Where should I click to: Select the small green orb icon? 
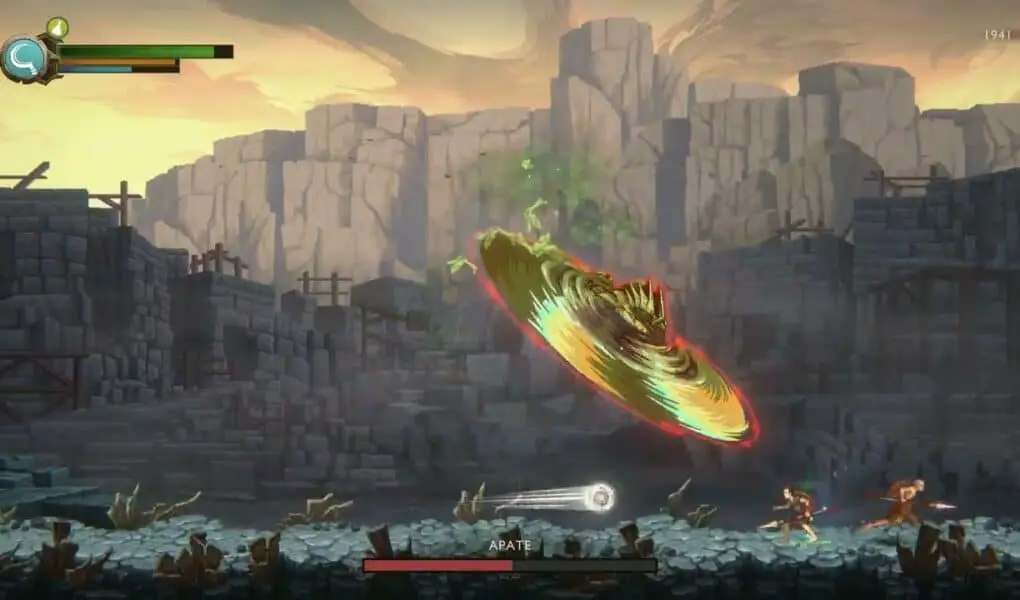click(x=57, y=27)
